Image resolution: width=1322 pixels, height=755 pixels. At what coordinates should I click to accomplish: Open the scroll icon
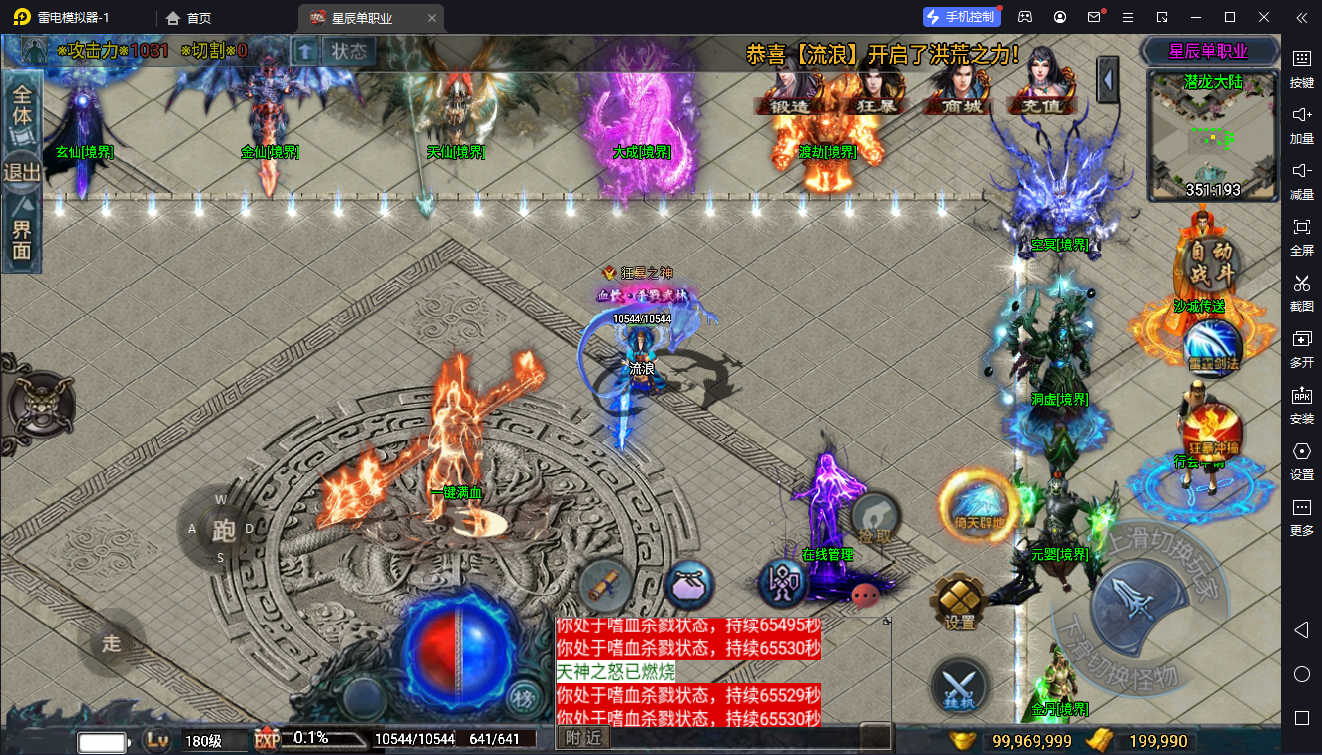click(x=606, y=585)
